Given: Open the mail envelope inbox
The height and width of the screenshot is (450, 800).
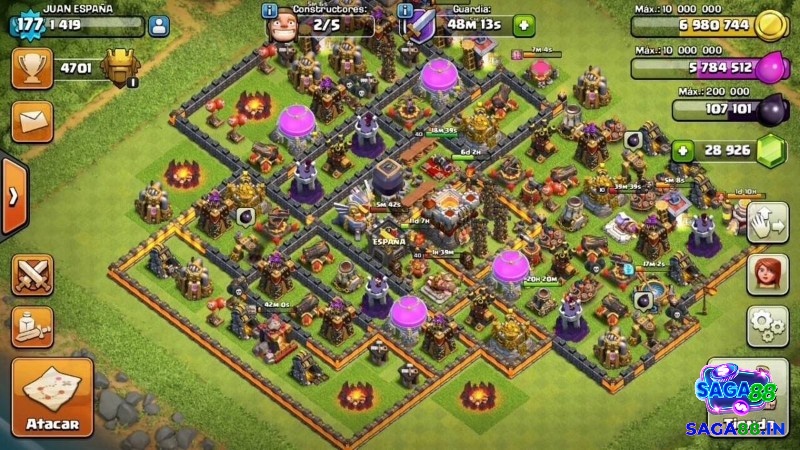Looking at the screenshot, I should (32, 122).
